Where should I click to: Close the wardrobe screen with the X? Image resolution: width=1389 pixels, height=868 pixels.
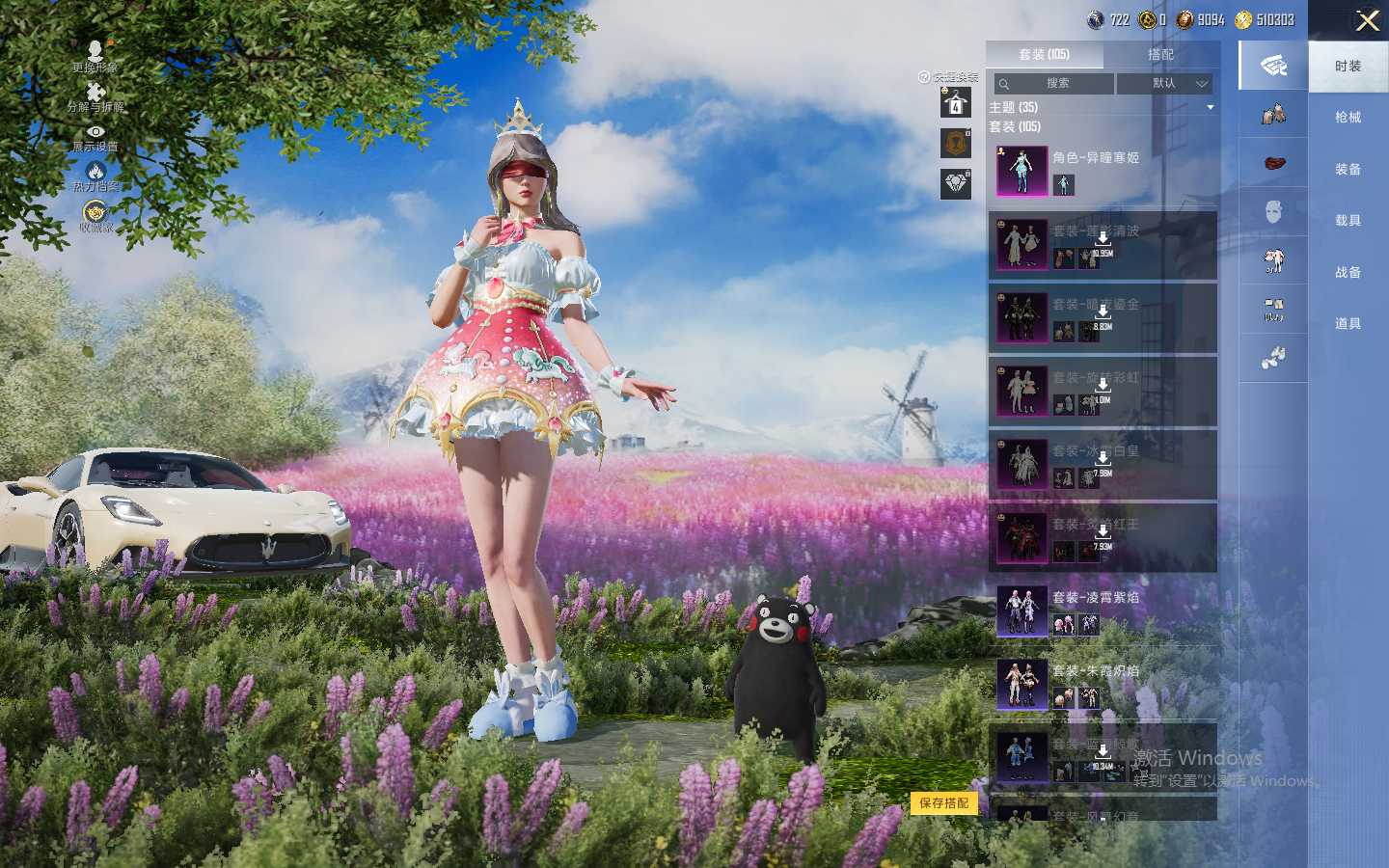pos(1367,20)
